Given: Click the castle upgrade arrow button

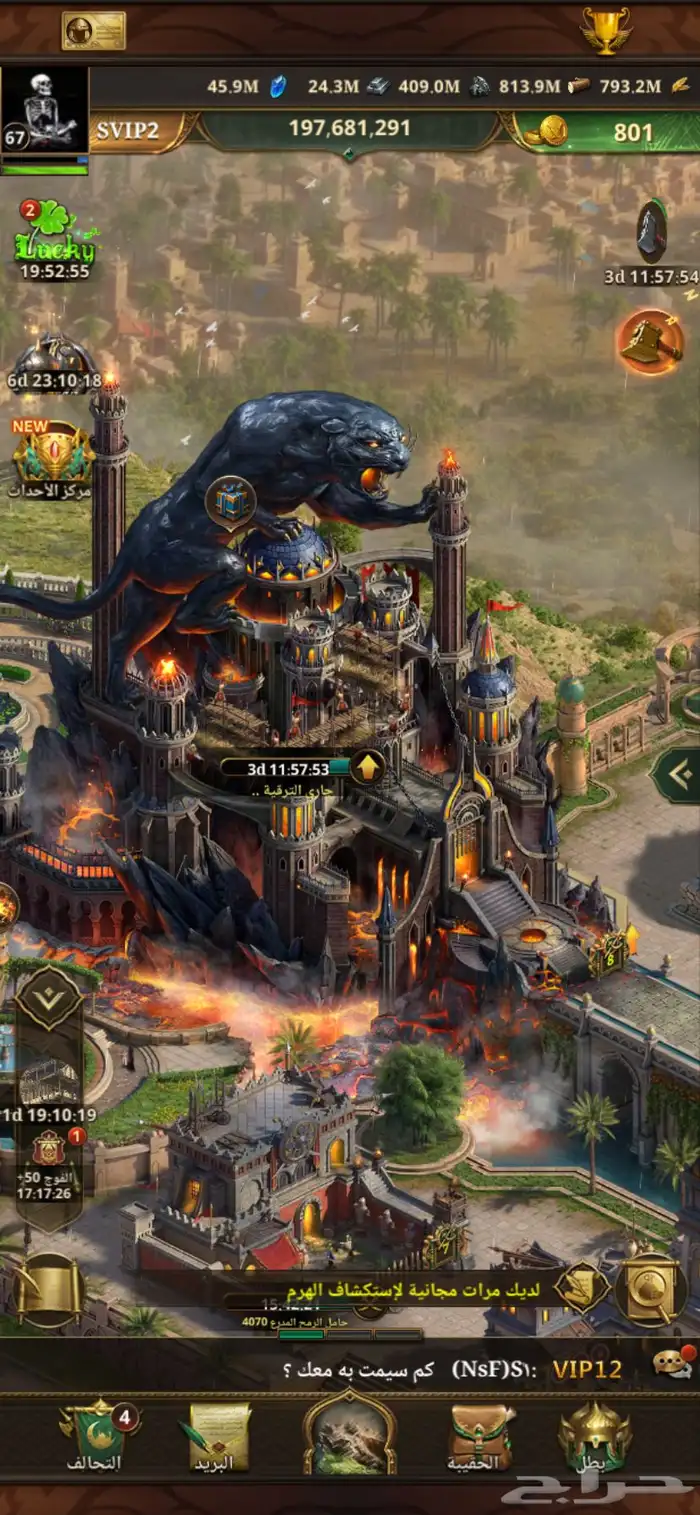Looking at the screenshot, I should point(368,768).
